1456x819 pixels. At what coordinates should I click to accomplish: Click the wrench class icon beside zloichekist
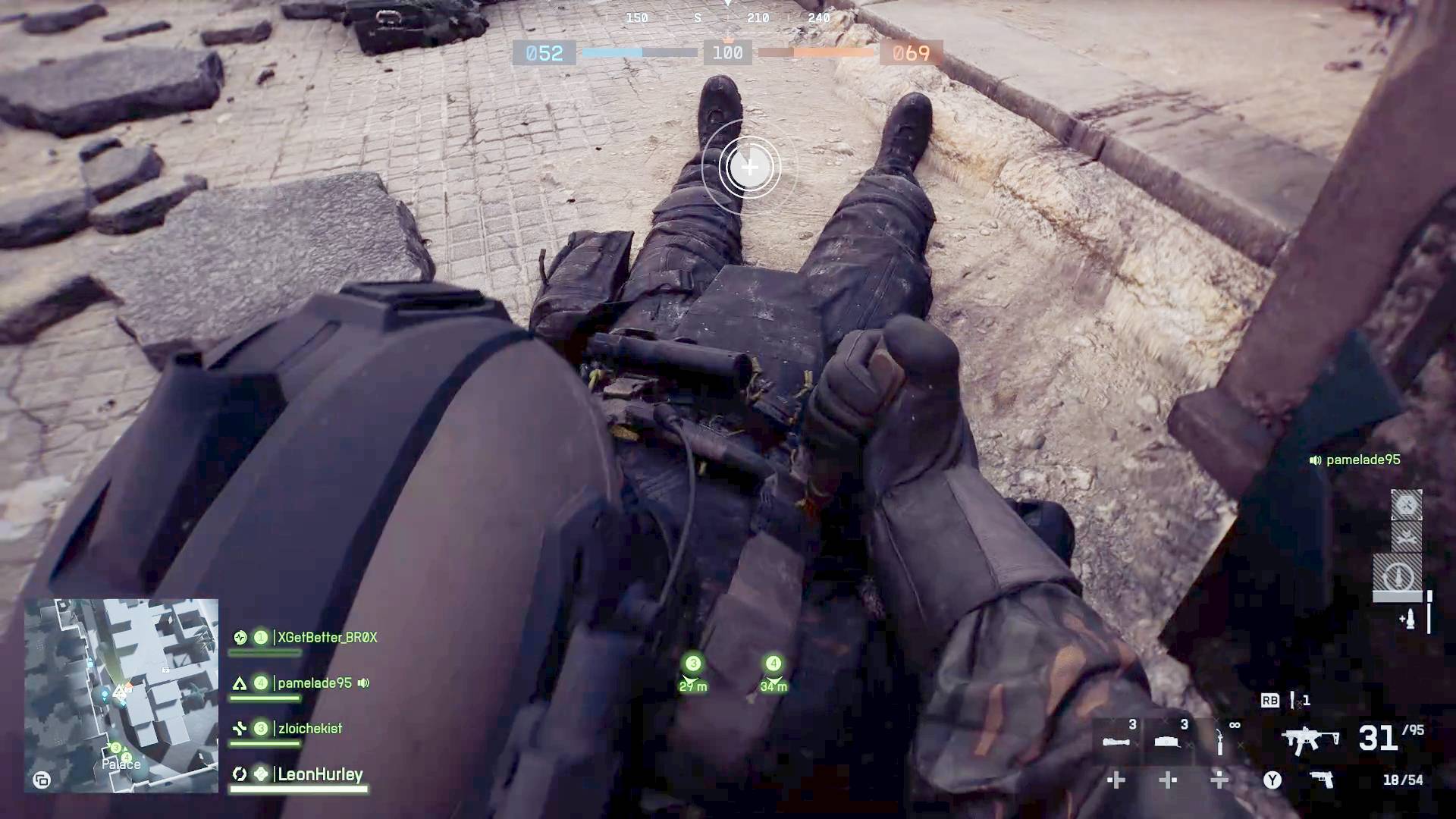click(x=241, y=729)
